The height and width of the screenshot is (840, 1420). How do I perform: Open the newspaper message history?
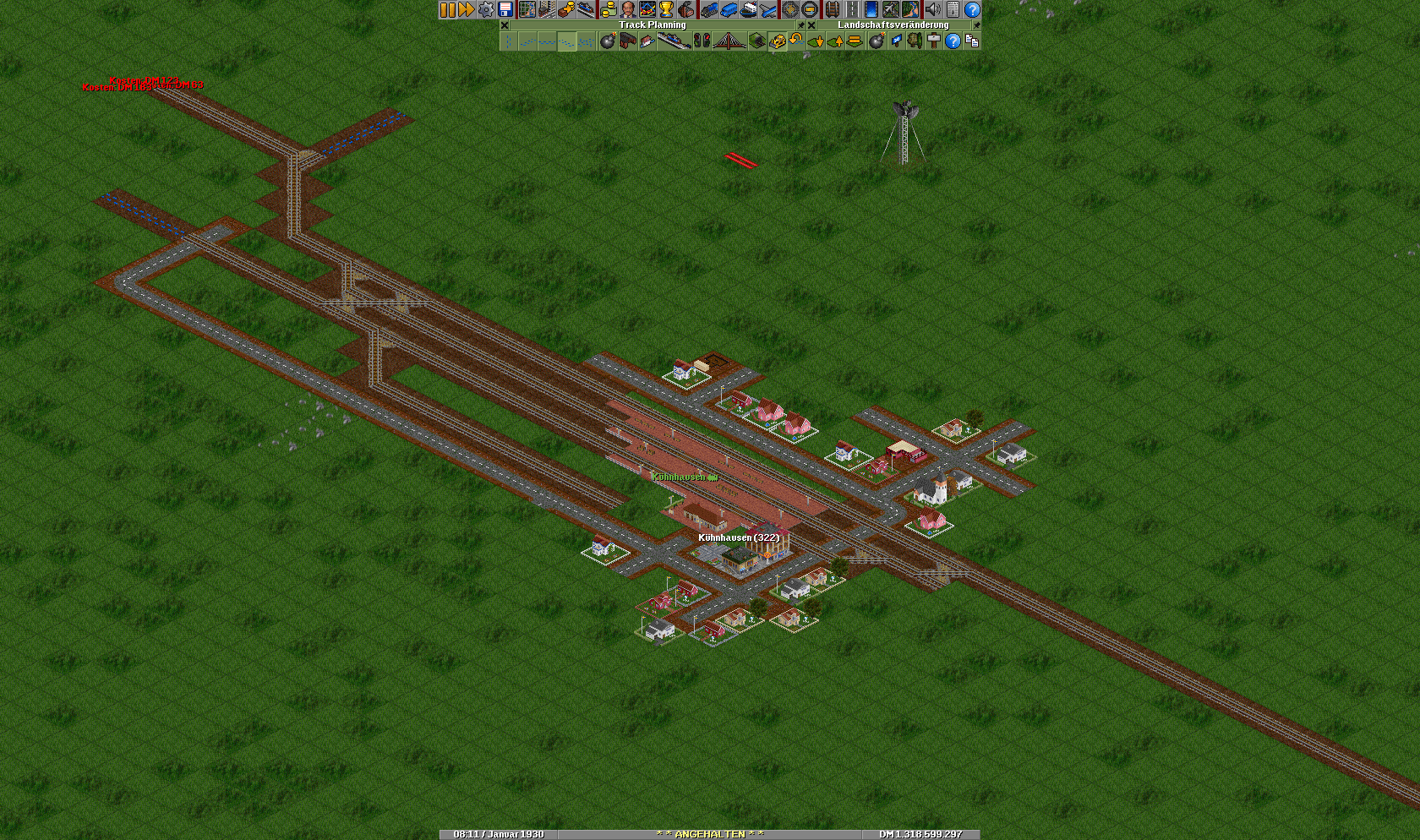(953, 9)
